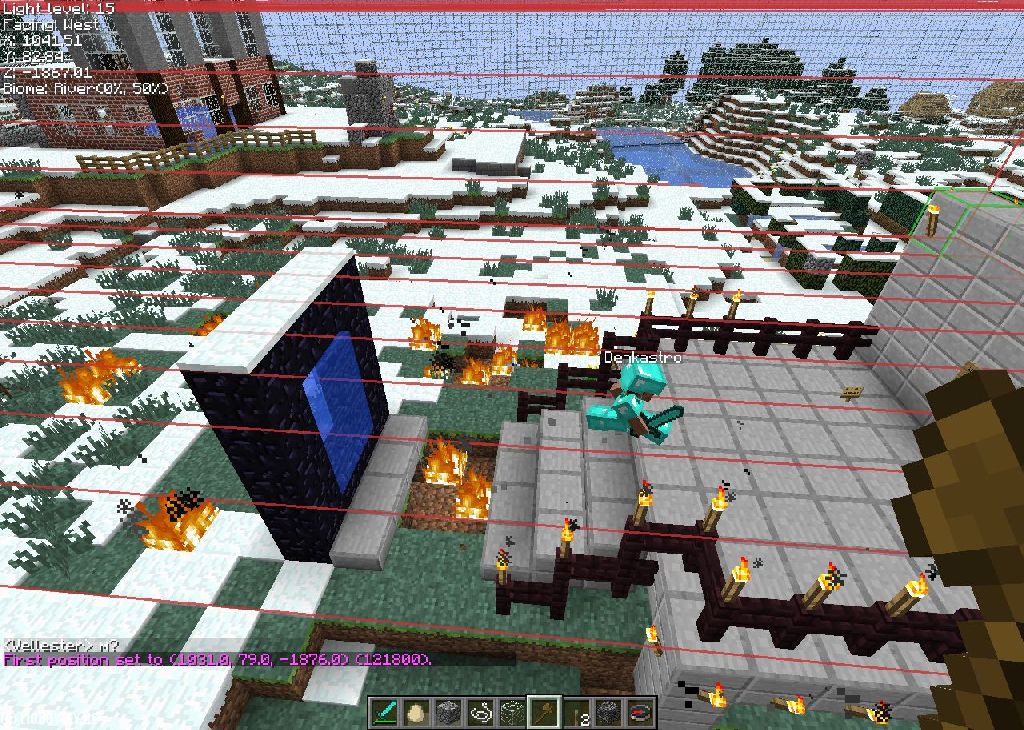Image resolution: width=1024 pixels, height=730 pixels.
Task: Select the white-outlined transparent block slot
Action: click(513, 712)
